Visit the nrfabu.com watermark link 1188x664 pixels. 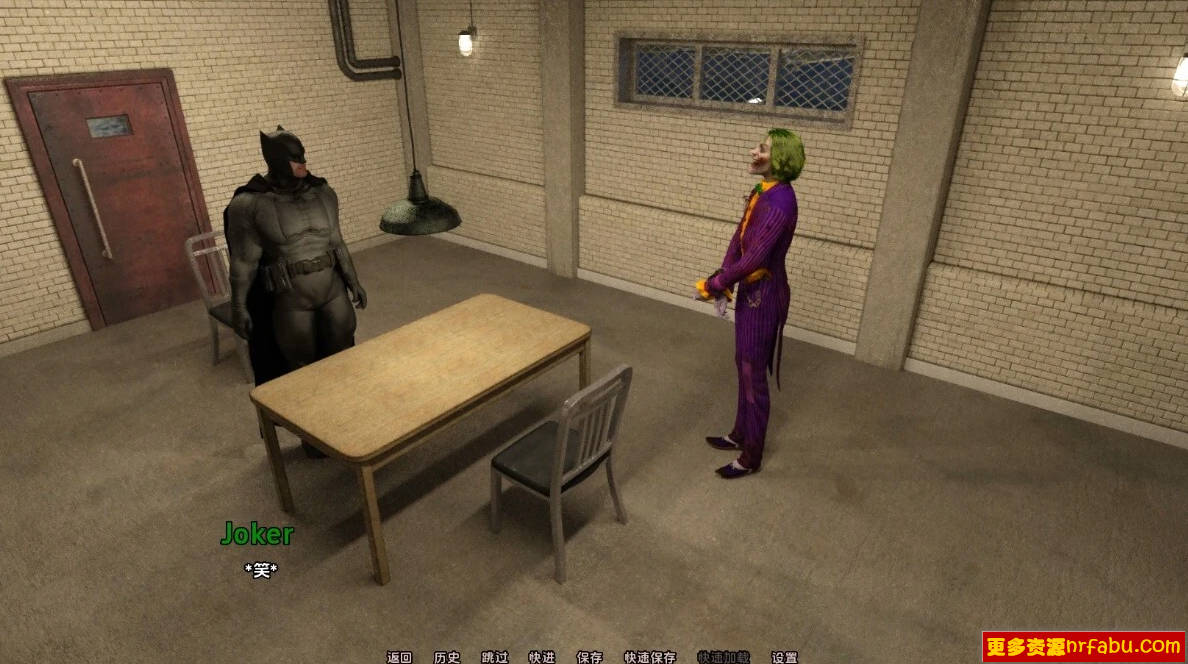click(1083, 646)
